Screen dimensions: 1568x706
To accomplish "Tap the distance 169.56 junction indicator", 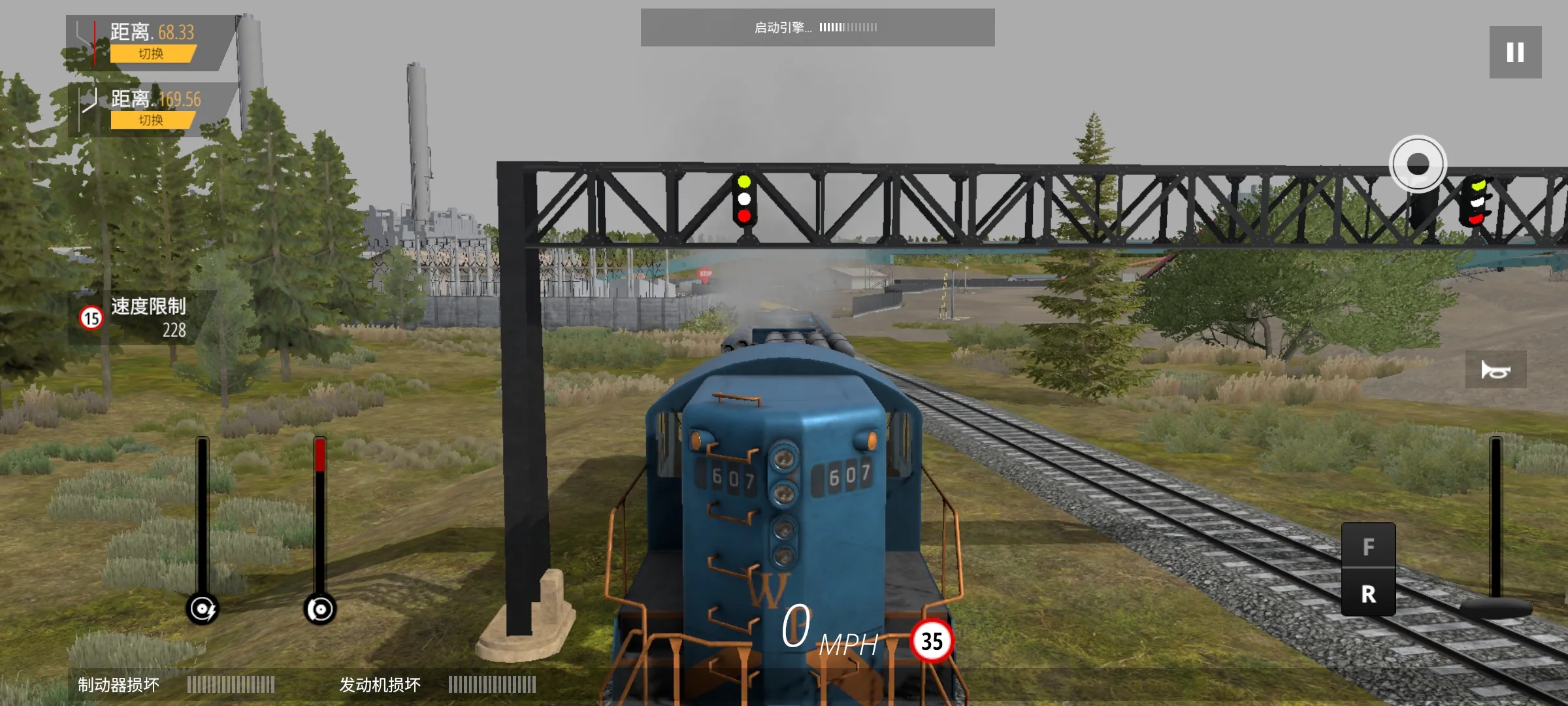I will point(87,100).
